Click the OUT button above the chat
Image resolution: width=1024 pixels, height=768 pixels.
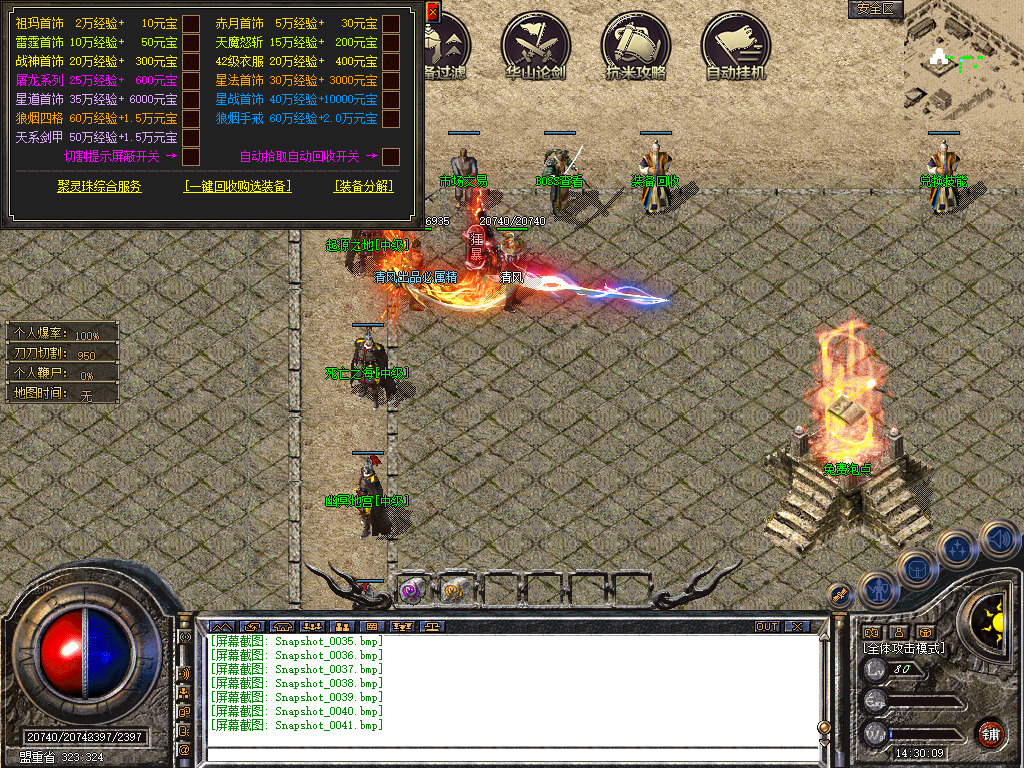tap(767, 627)
